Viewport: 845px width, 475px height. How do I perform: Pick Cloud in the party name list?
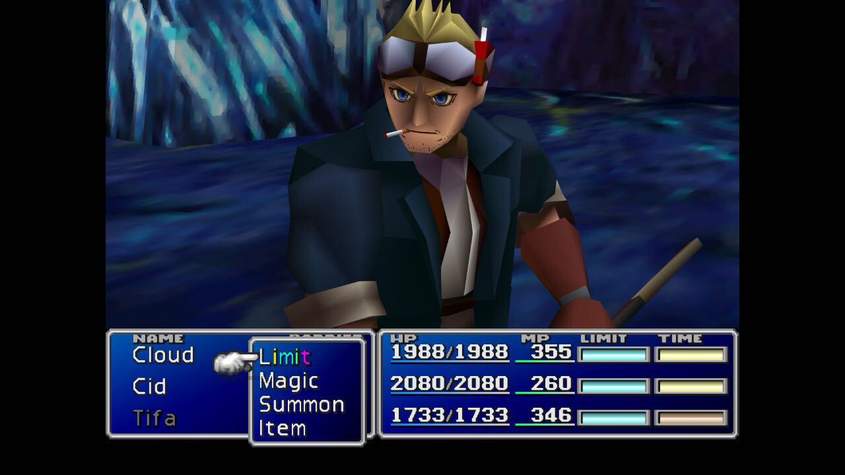[x=163, y=355]
